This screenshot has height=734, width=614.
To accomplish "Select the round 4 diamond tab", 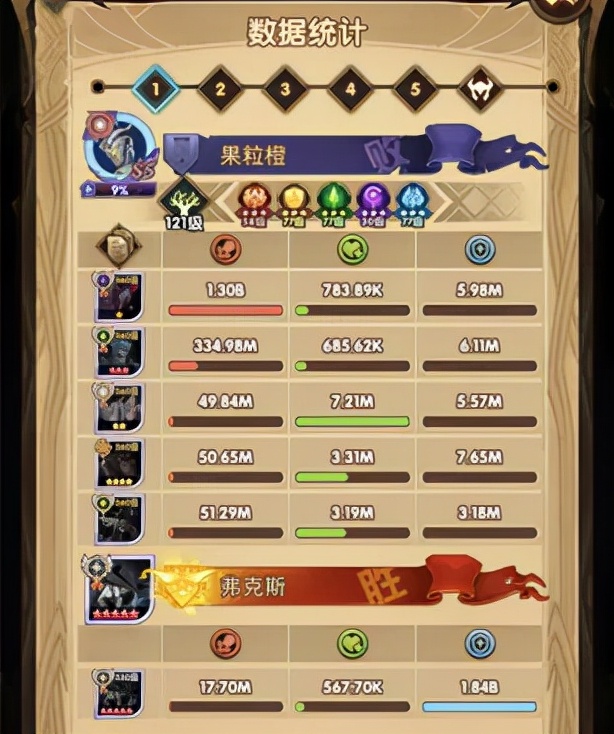I will [x=350, y=88].
